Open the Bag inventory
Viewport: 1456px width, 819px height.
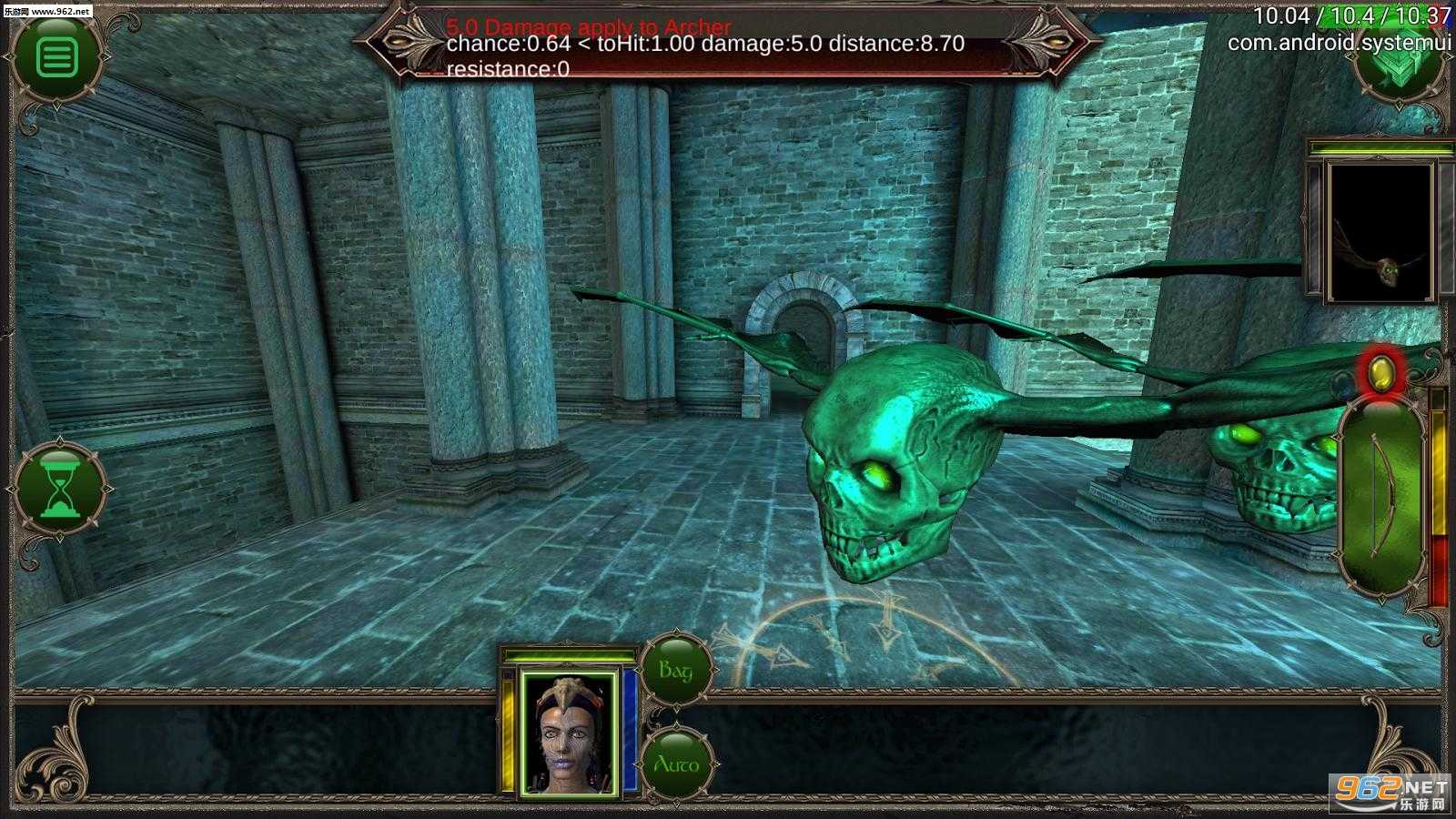(676, 672)
